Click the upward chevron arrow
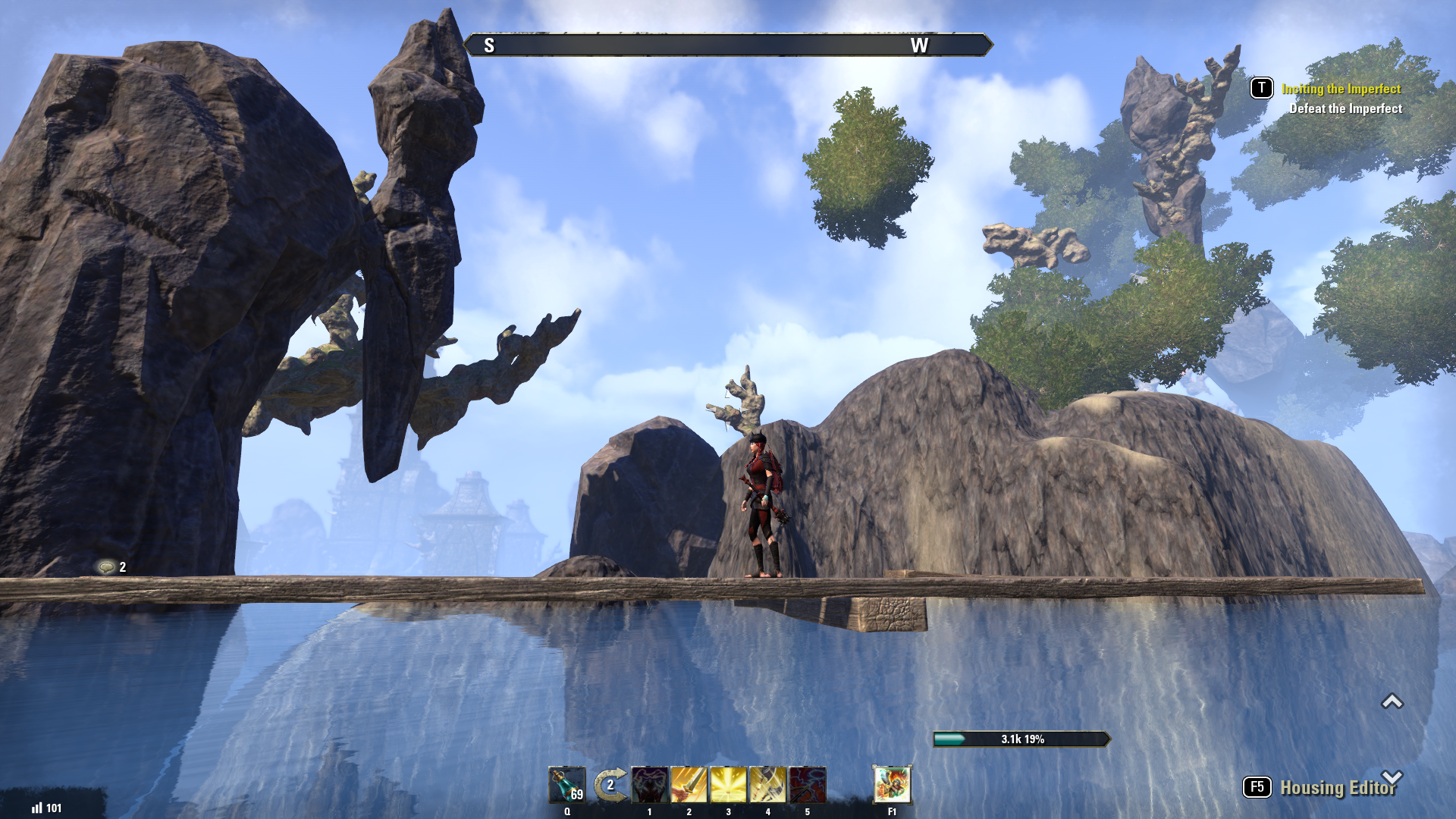 tap(1392, 701)
